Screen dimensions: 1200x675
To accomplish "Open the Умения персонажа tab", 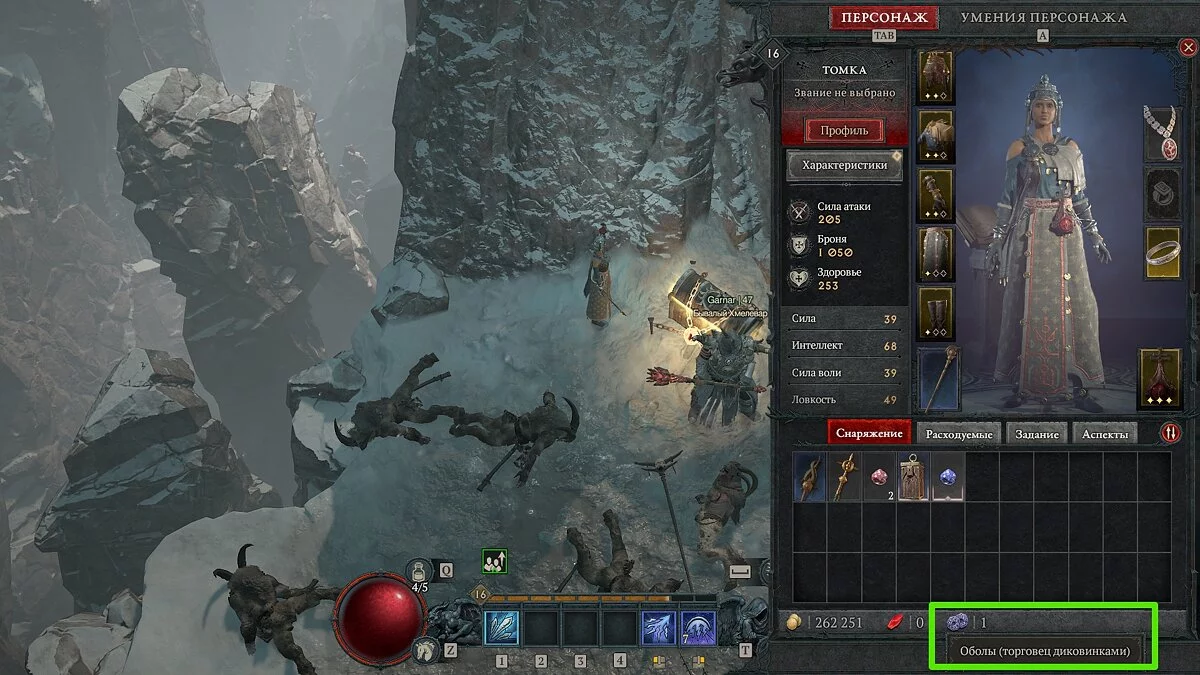I will coord(1043,17).
